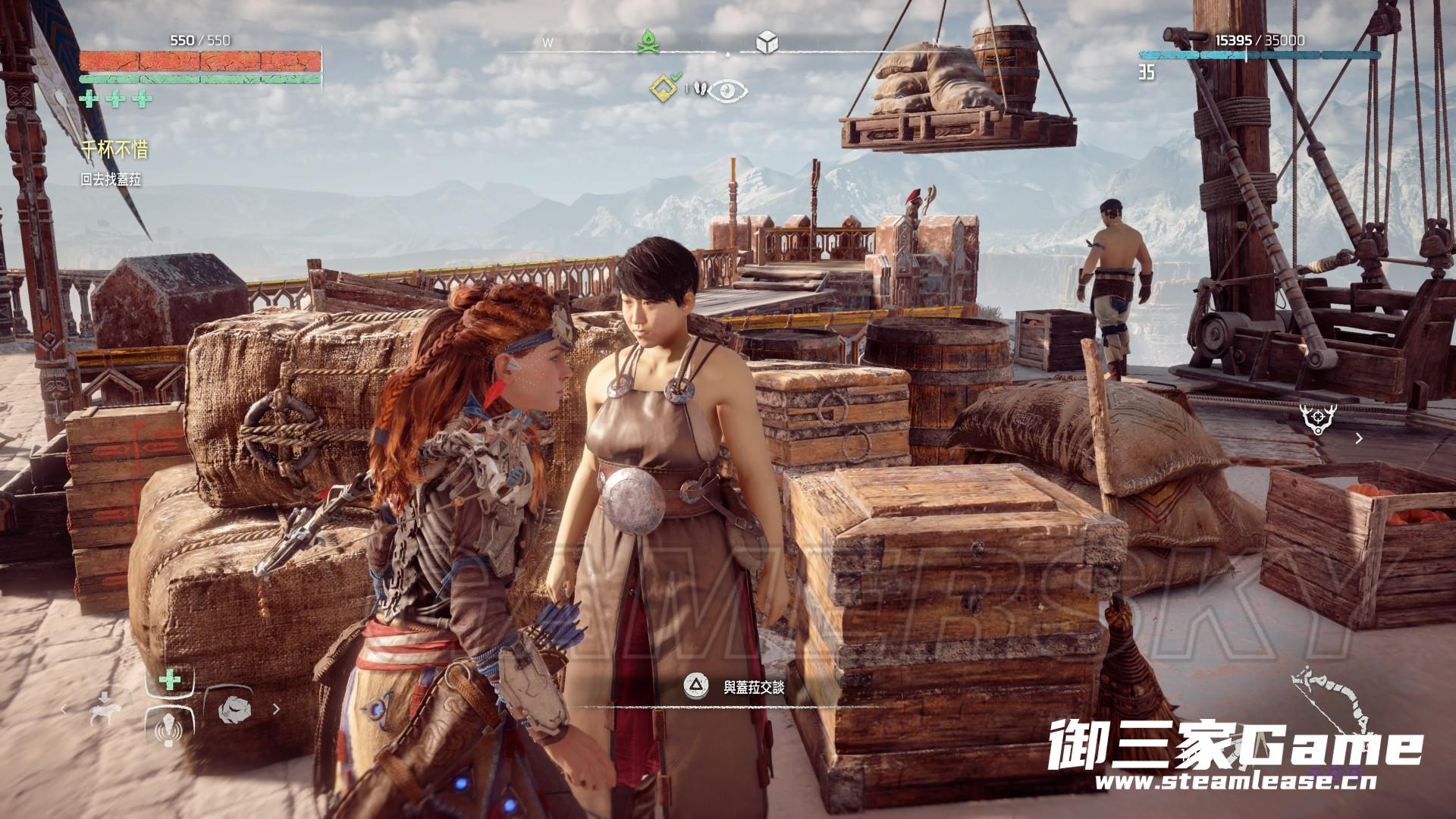Open the 千杯不惜 quest tracker entry
The height and width of the screenshot is (819, 1456).
click(x=115, y=149)
